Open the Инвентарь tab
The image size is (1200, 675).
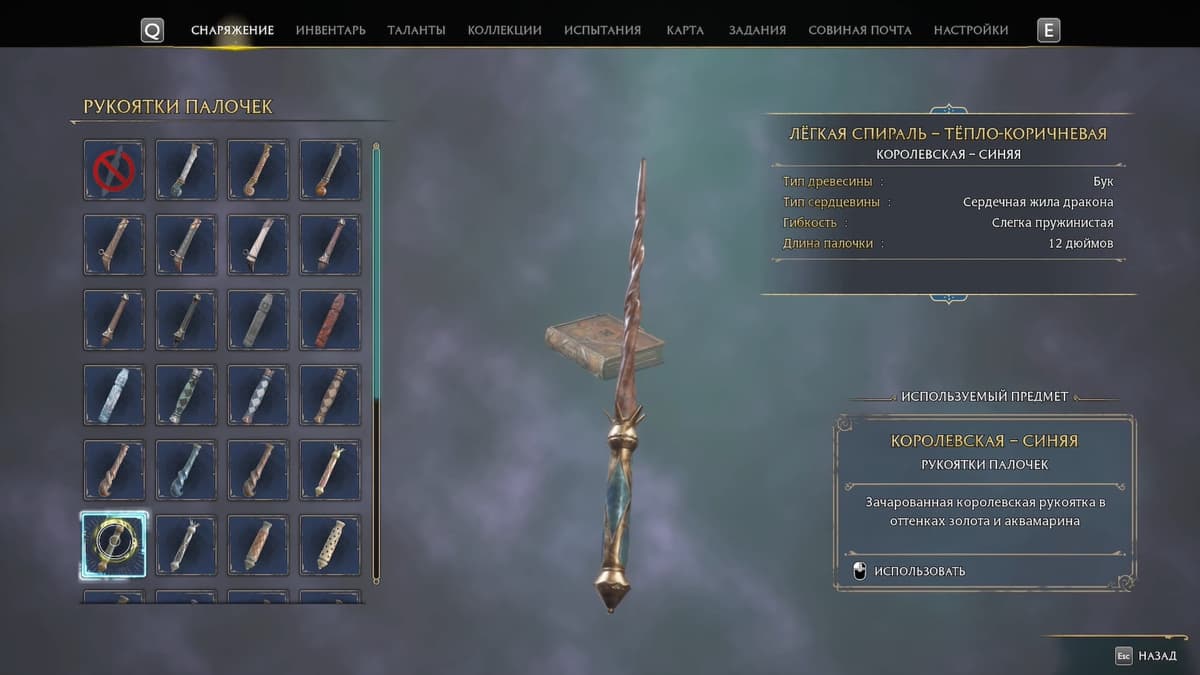coord(330,30)
